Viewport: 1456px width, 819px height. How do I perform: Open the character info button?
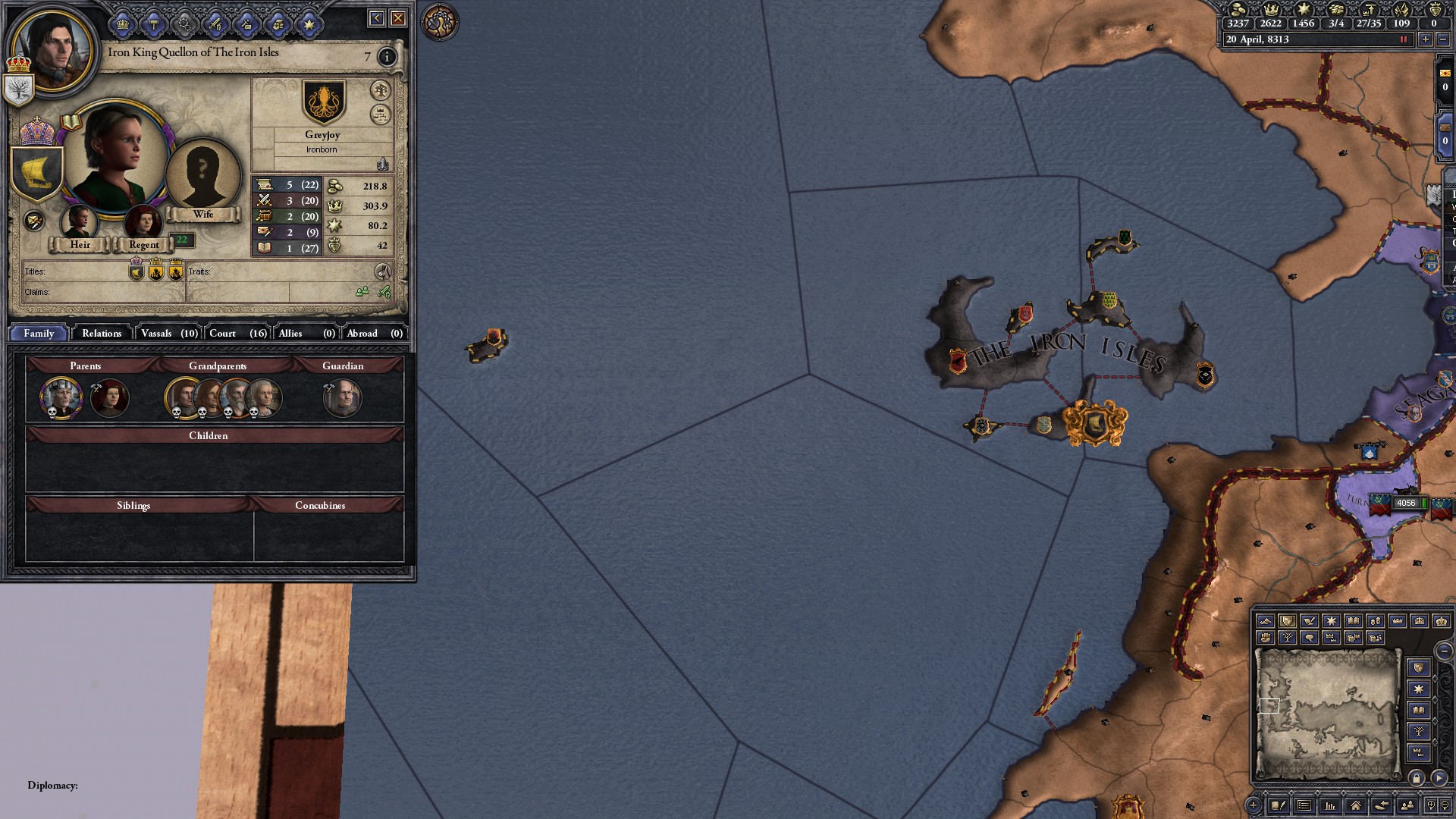387,57
